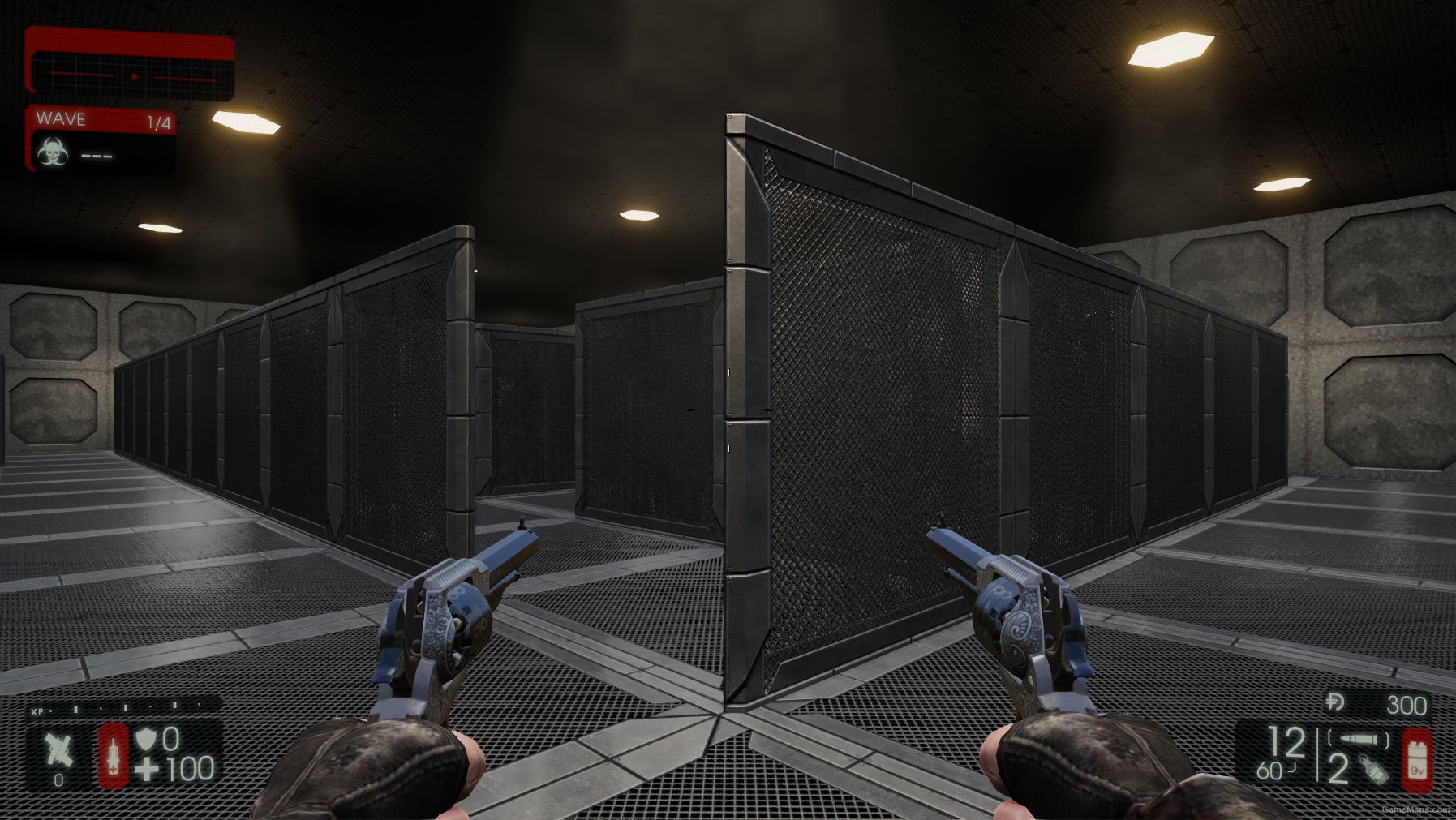This screenshot has width=1456, height=820.
Task: Click the XP label above the stats bar
Action: click(x=37, y=711)
